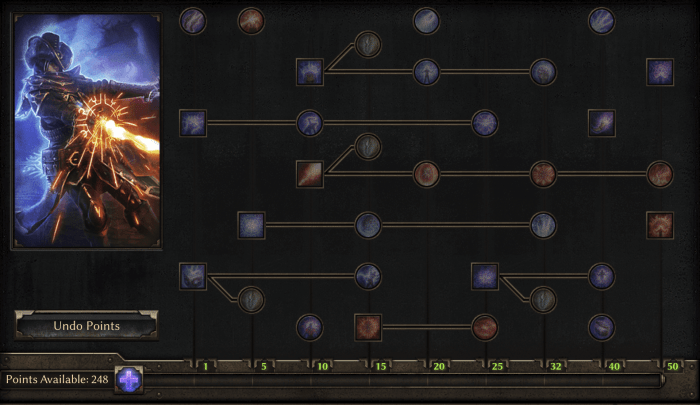Pick the blue square skill at mastery level 25

click(485, 275)
